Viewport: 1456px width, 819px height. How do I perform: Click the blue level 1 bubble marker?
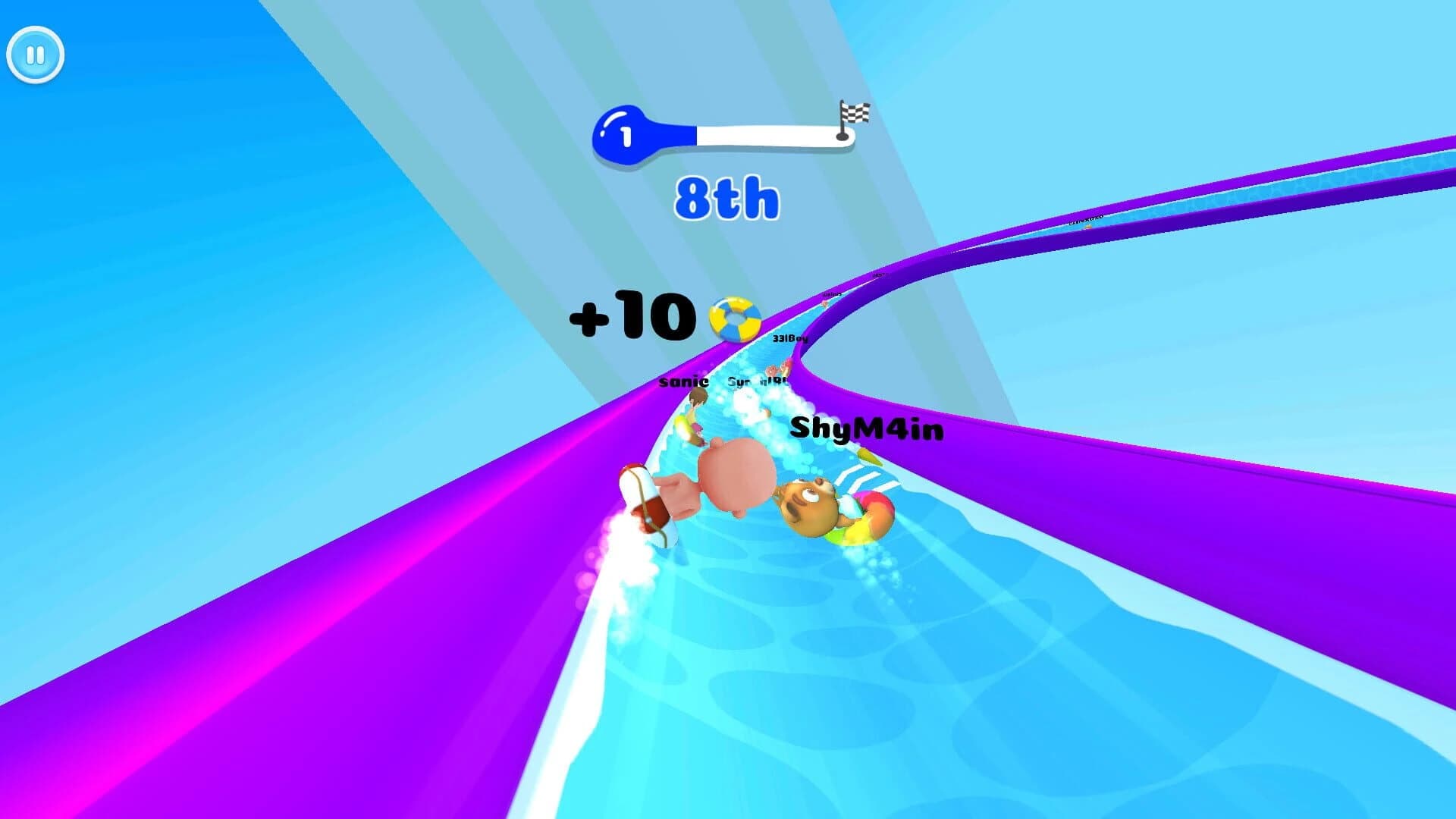point(623,134)
